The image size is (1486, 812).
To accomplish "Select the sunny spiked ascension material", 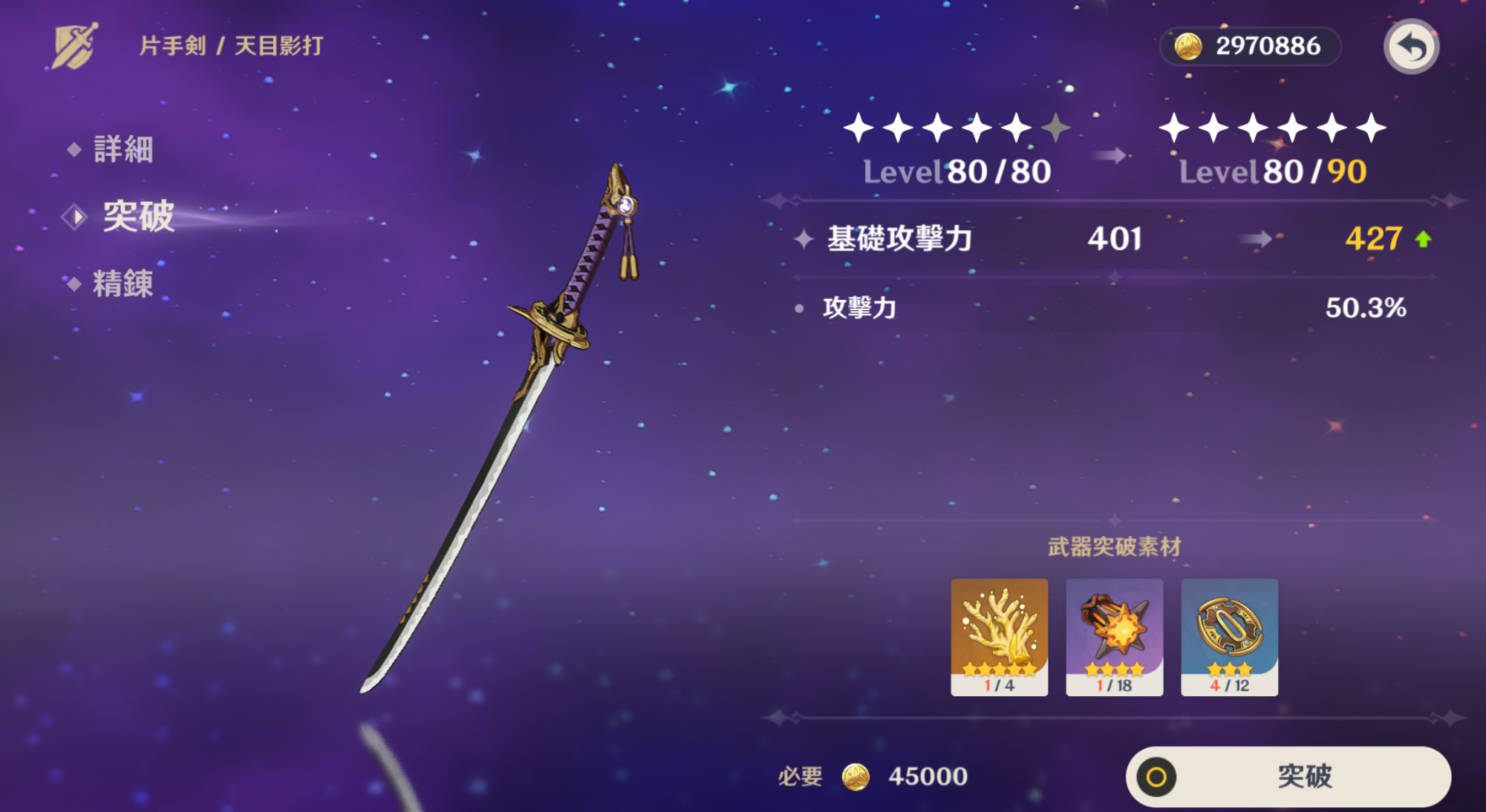I will [1115, 635].
